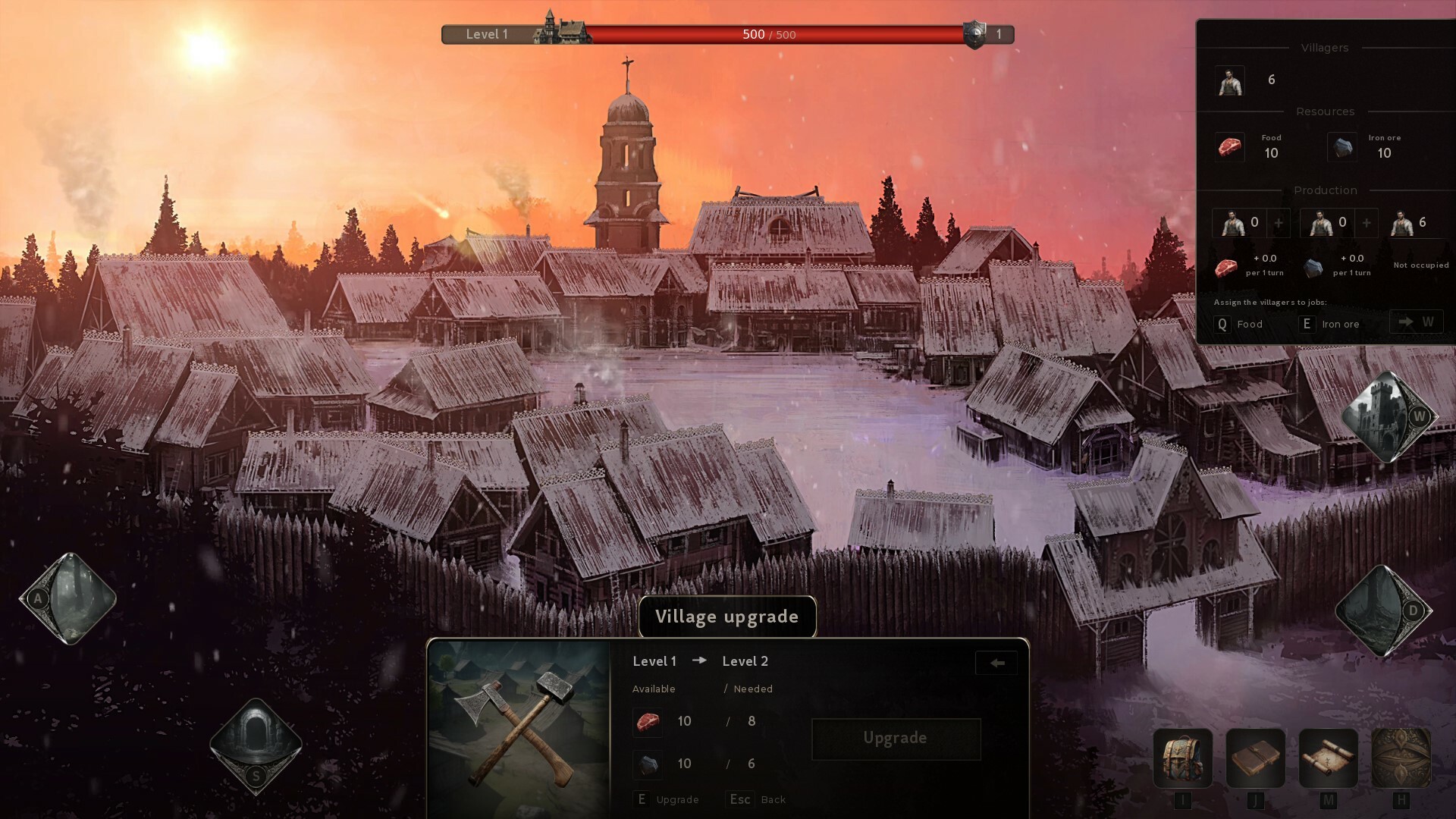
Task: Select the dark archway location diamond
Action: tap(256, 743)
